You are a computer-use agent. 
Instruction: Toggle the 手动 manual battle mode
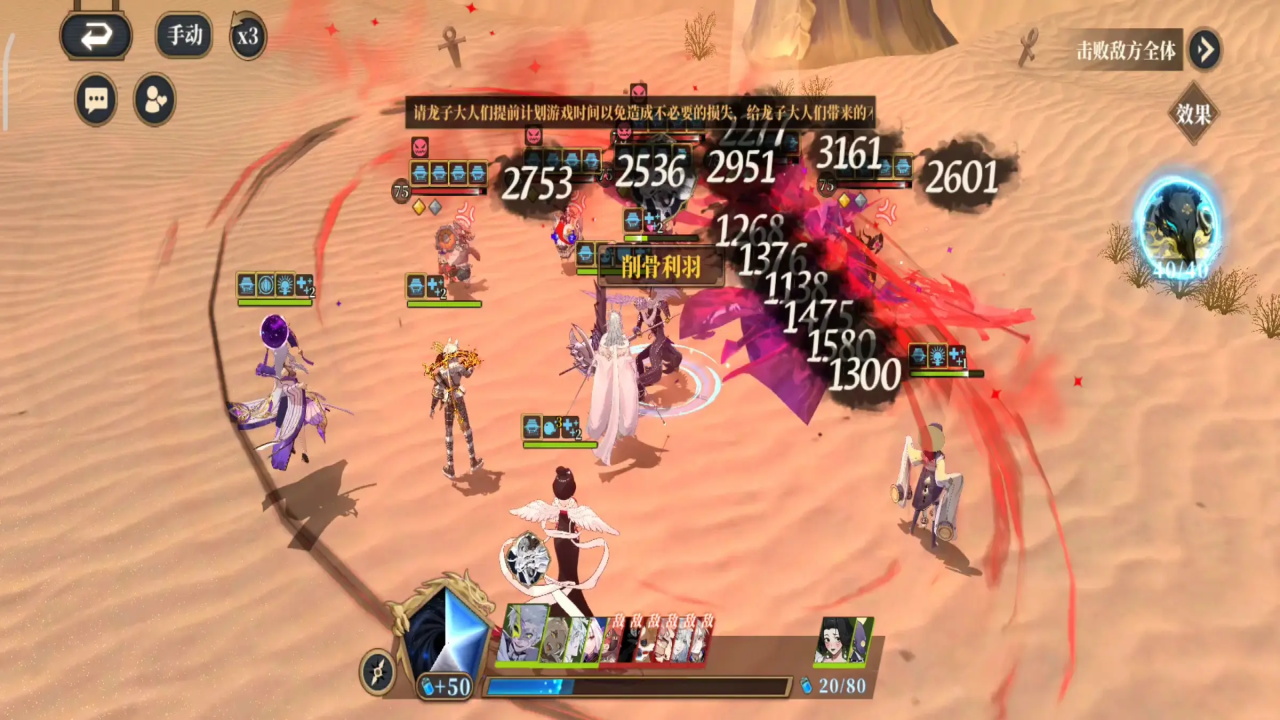[x=184, y=36]
